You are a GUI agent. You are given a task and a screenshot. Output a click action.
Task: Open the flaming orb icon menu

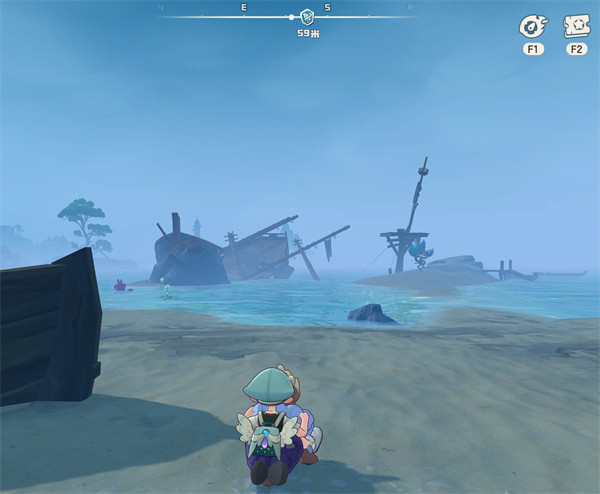[531, 27]
